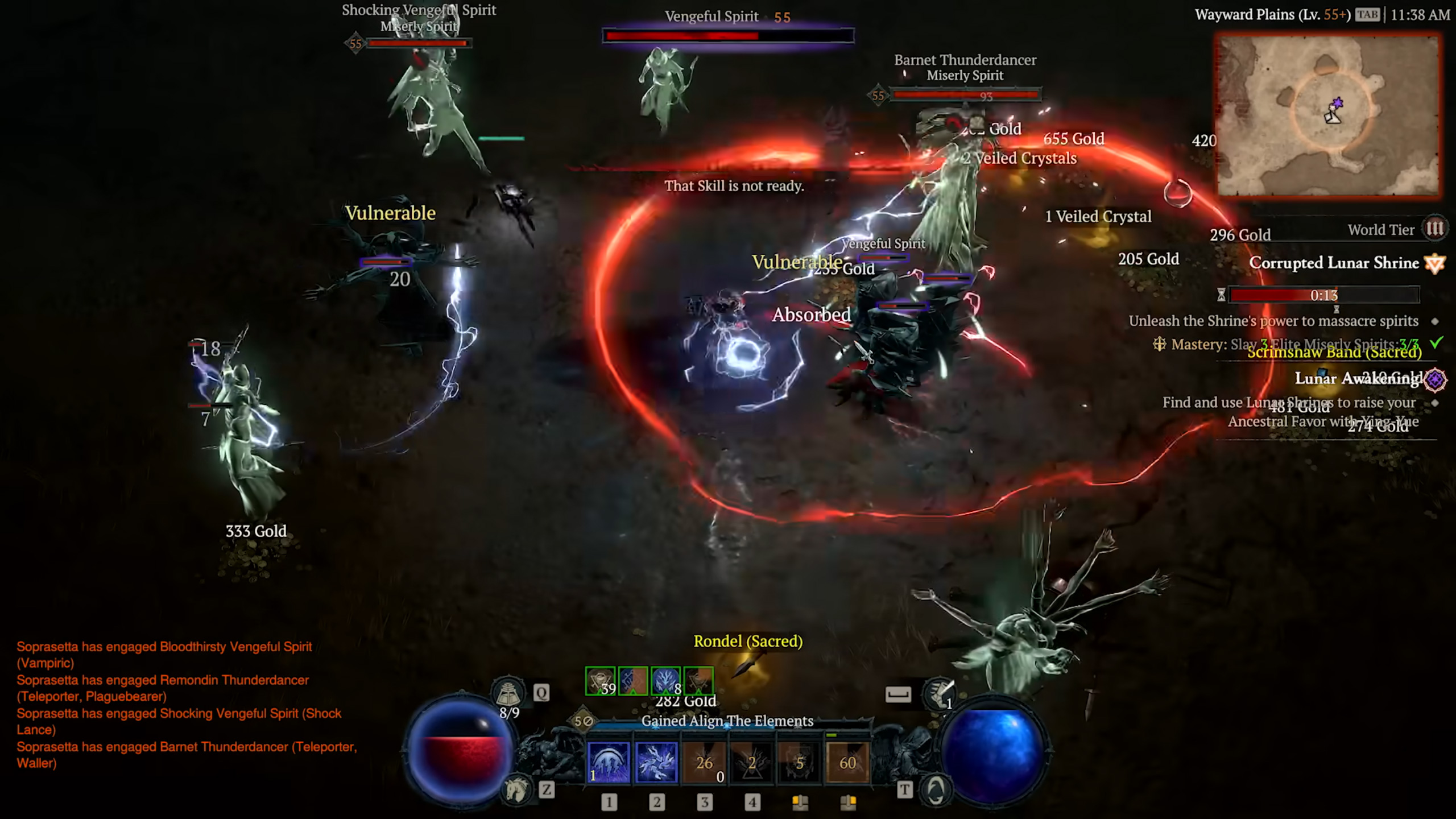Select the skill slot with cooldown 5
This screenshot has height=819, width=1456.
tap(800, 762)
